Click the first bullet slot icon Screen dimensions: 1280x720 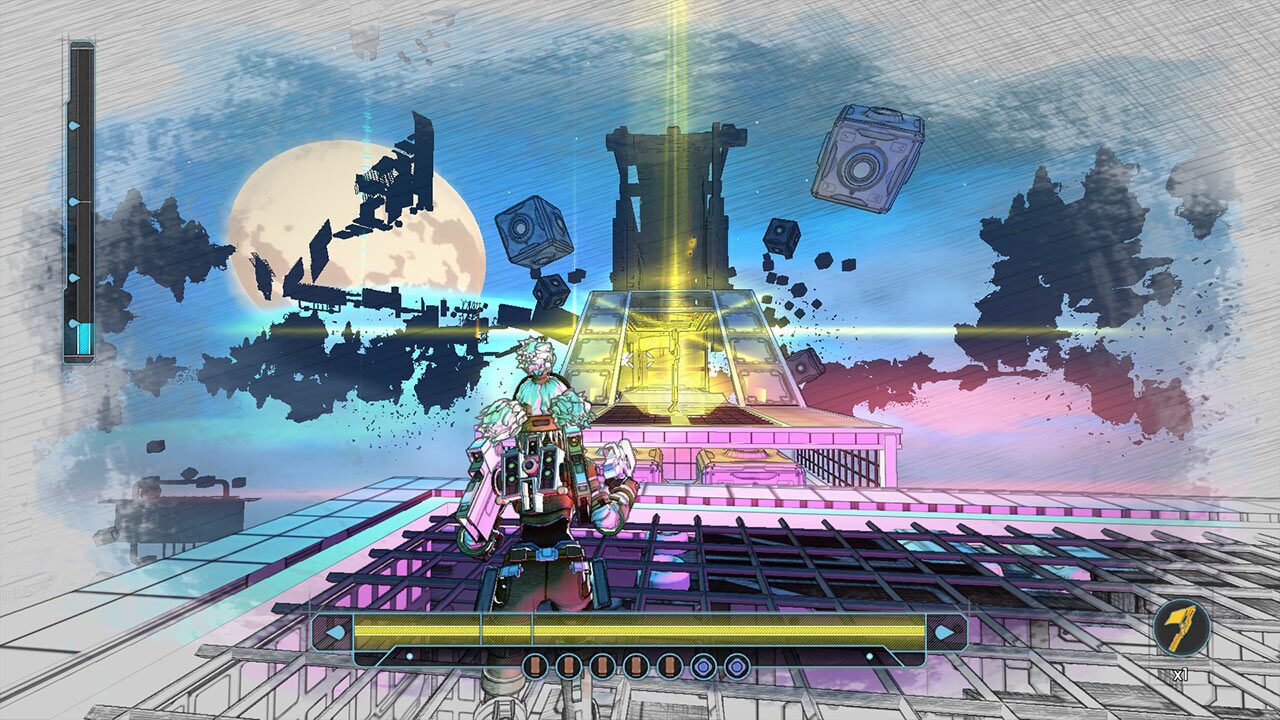pos(535,665)
